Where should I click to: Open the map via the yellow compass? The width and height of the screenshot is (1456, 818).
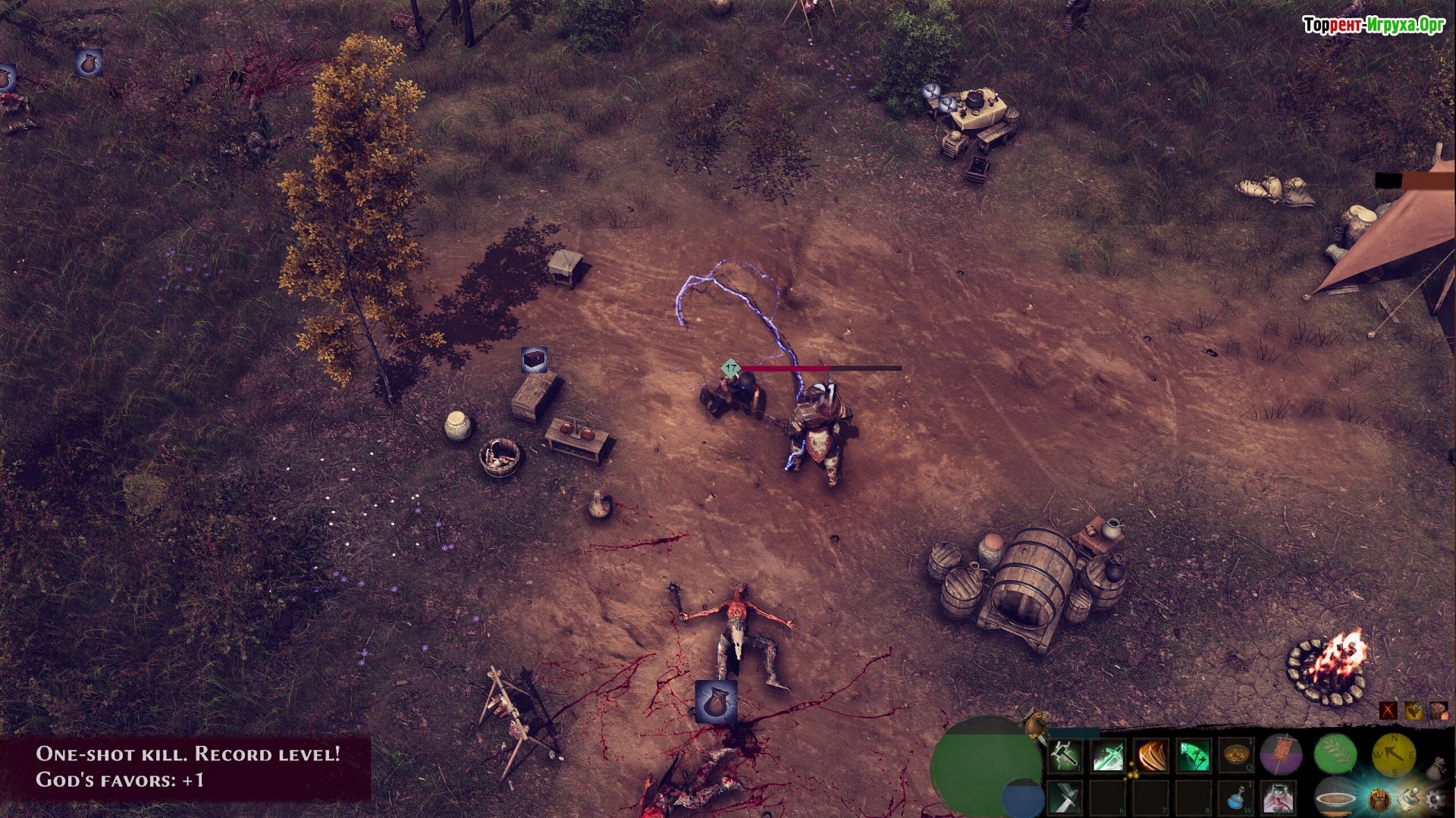1394,754
